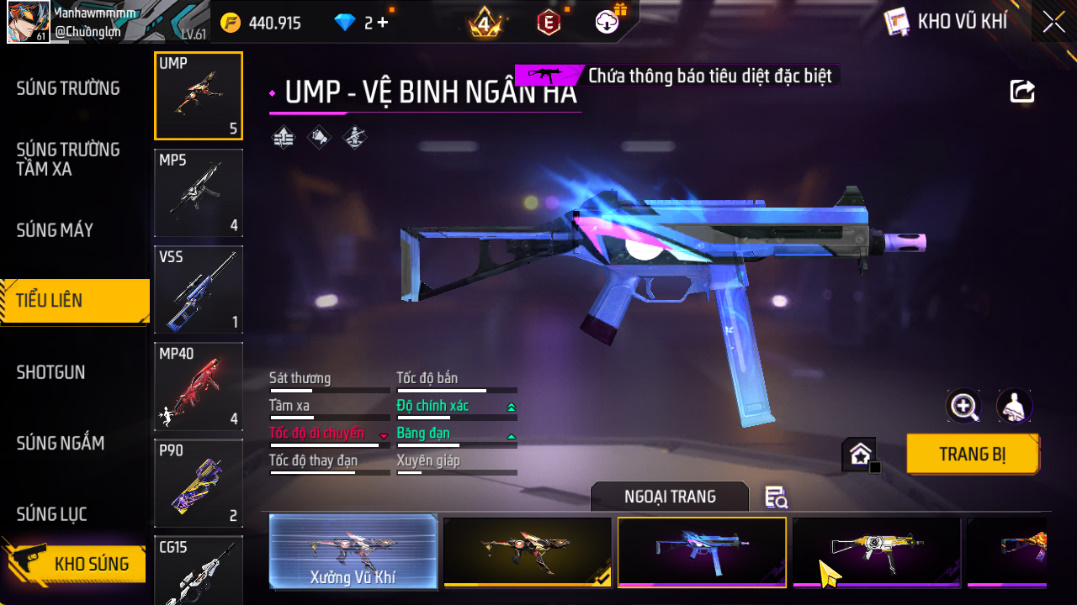Choose the VSS weapon tile
The width and height of the screenshot is (1077, 605).
[x=198, y=289]
